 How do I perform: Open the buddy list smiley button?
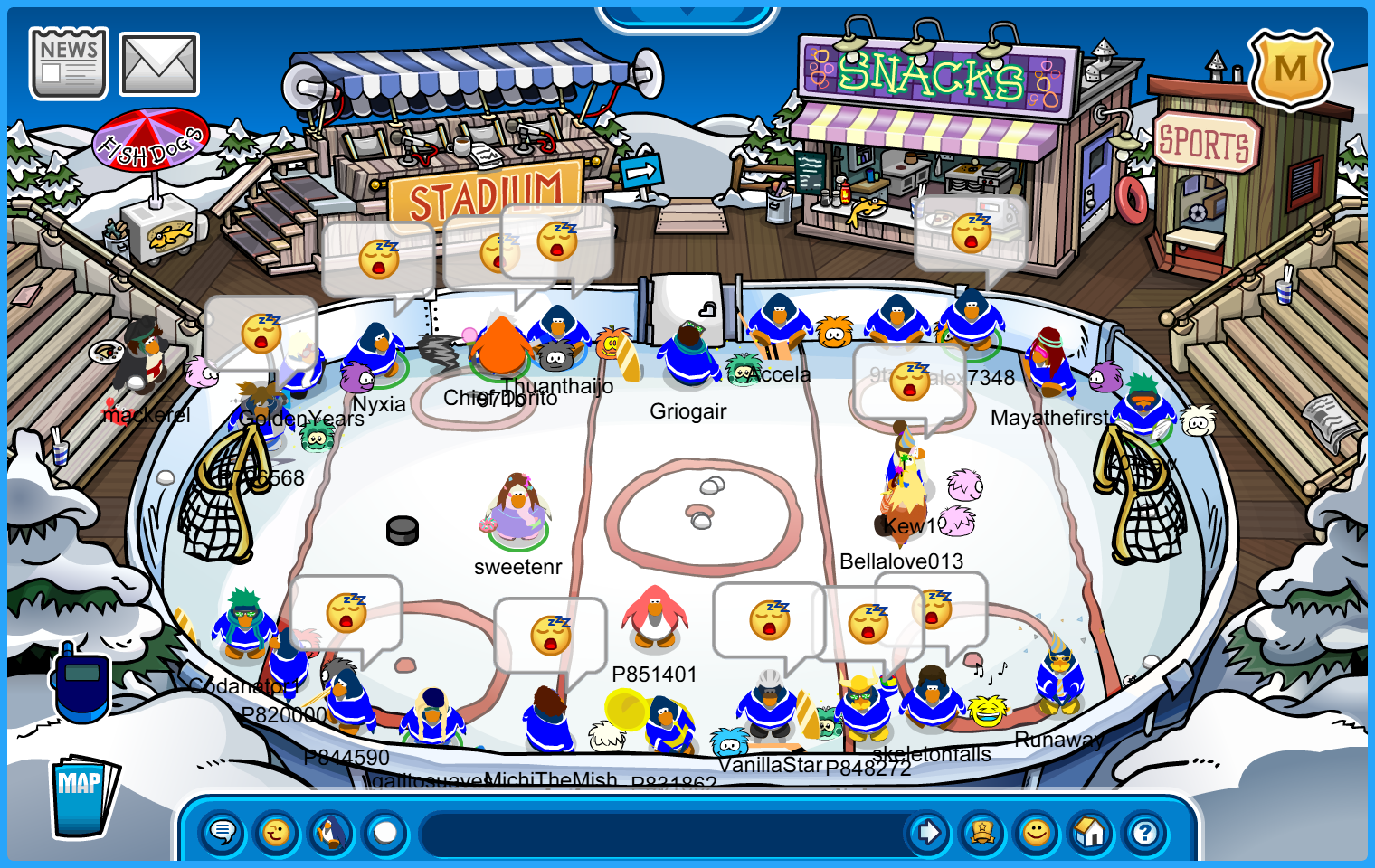(x=1037, y=832)
